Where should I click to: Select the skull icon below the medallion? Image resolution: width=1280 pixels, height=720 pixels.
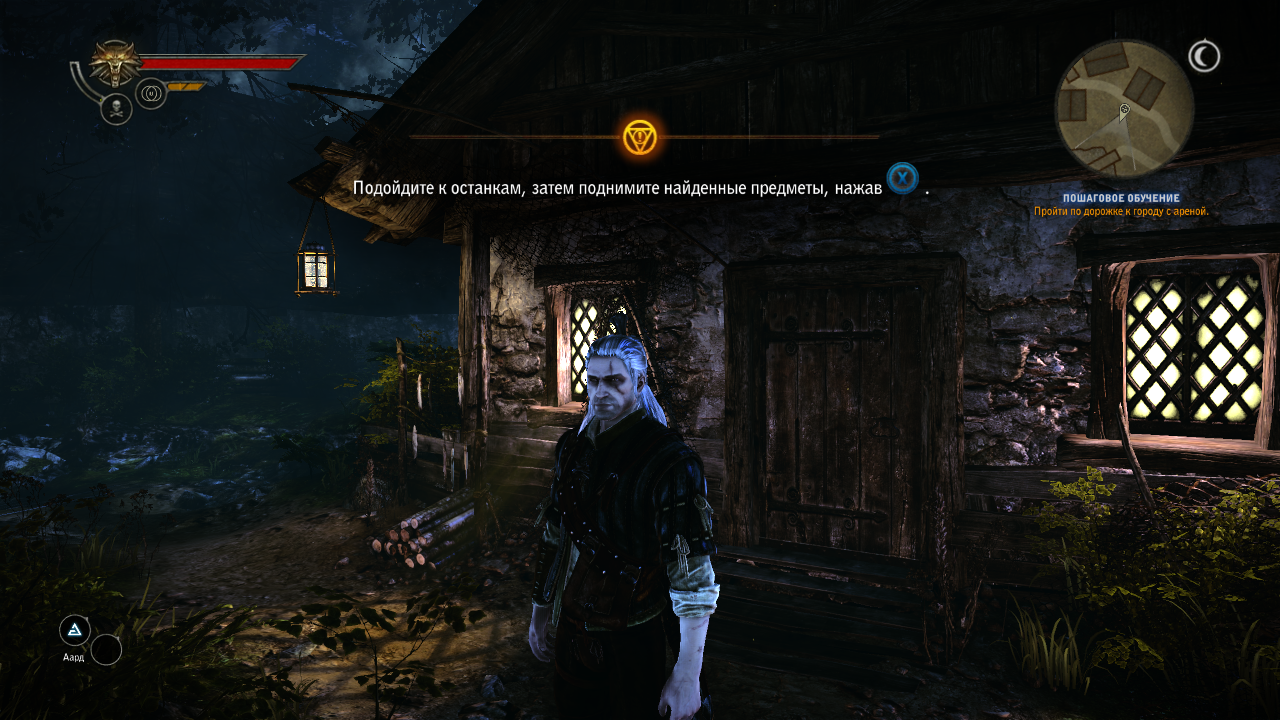pyautogui.click(x=116, y=109)
